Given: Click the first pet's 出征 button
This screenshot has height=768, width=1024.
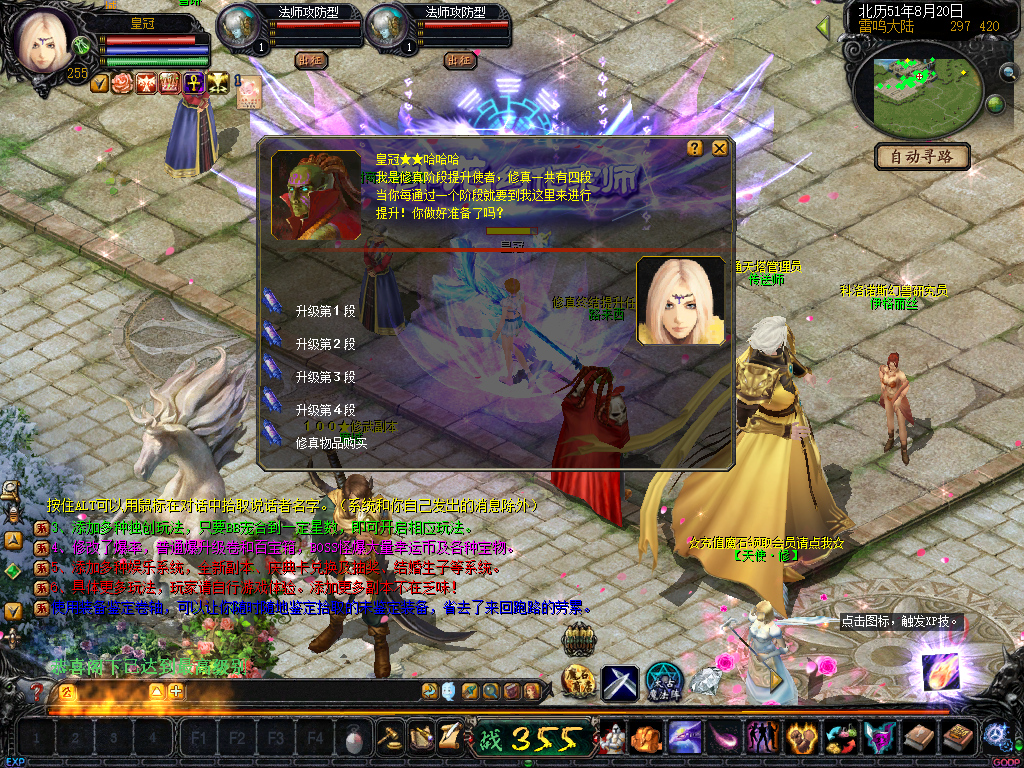Looking at the screenshot, I should (311, 60).
